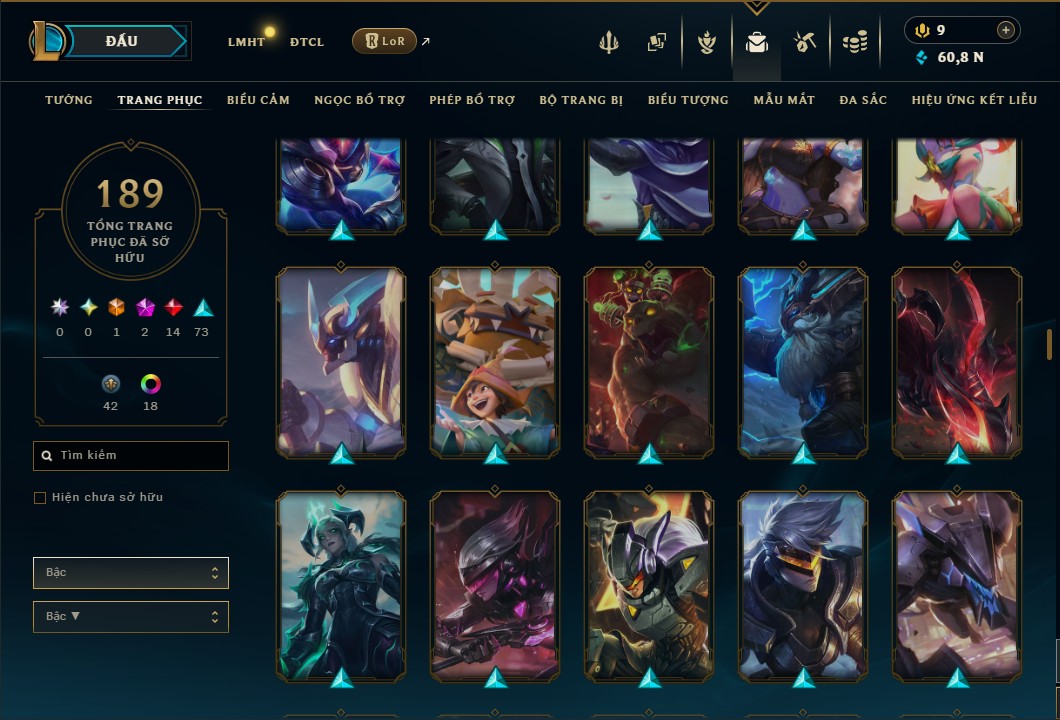The width and height of the screenshot is (1060, 720).
Task: Open the trident Clash icon
Action: 609,42
